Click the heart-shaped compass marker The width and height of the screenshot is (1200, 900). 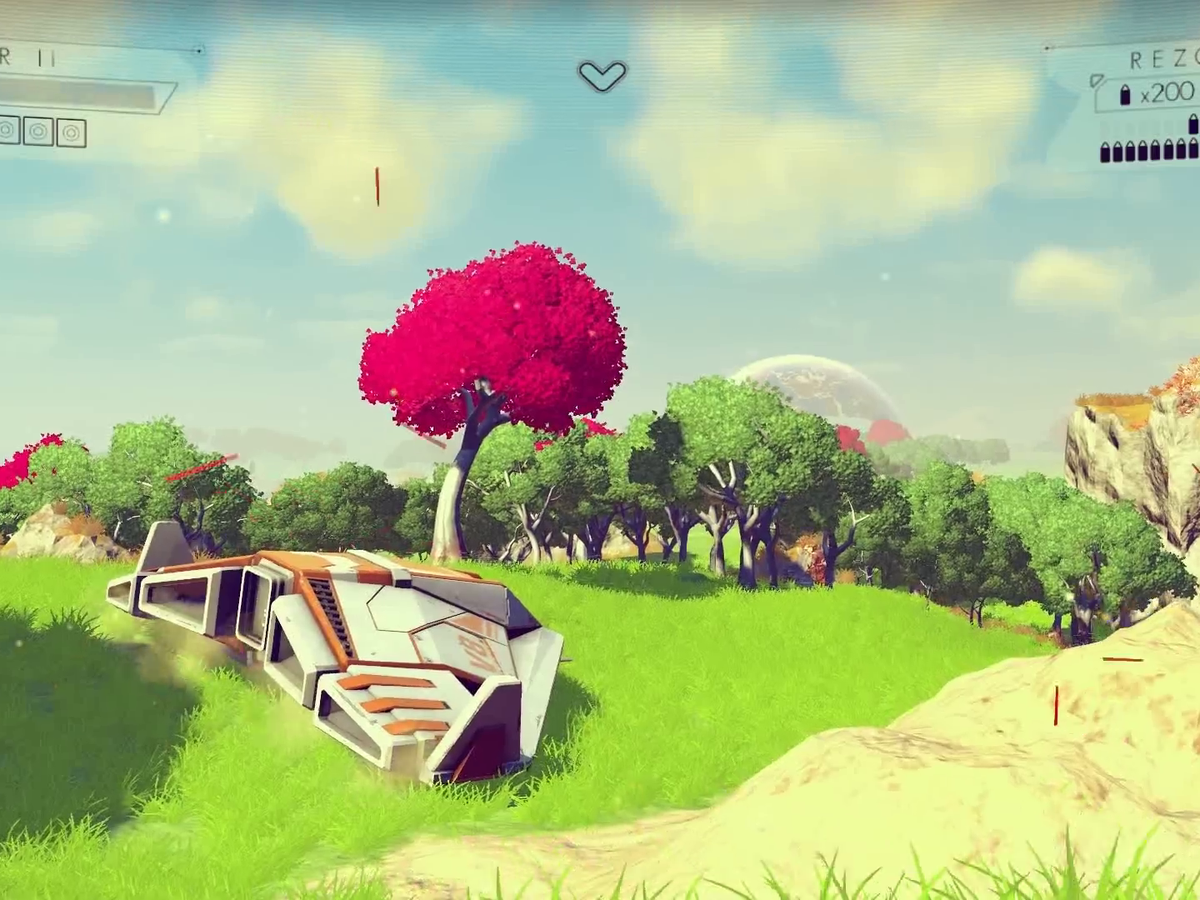(x=602, y=75)
